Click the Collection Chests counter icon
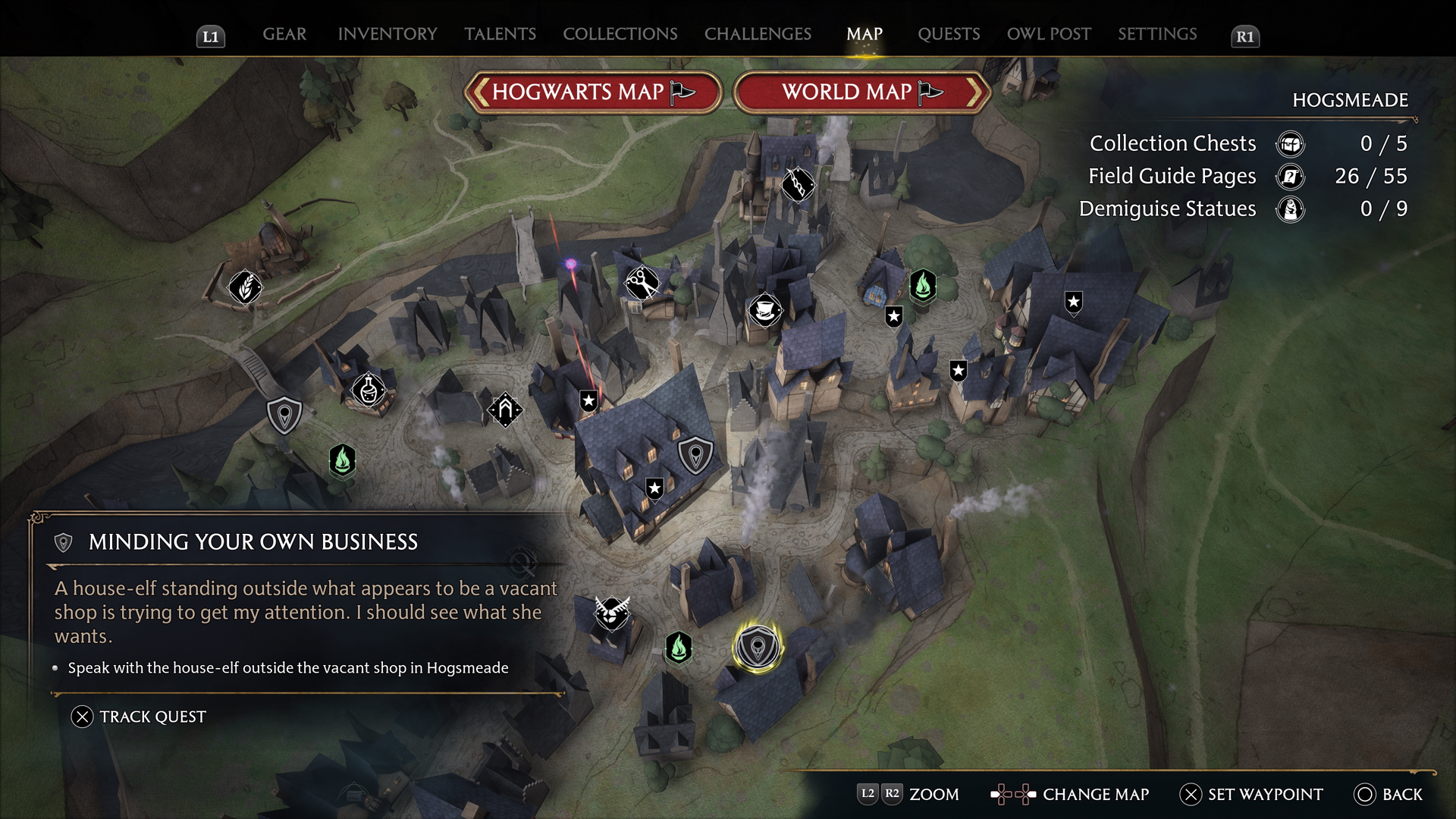This screenshot has height=819, width=1456. click(1289, 143)
